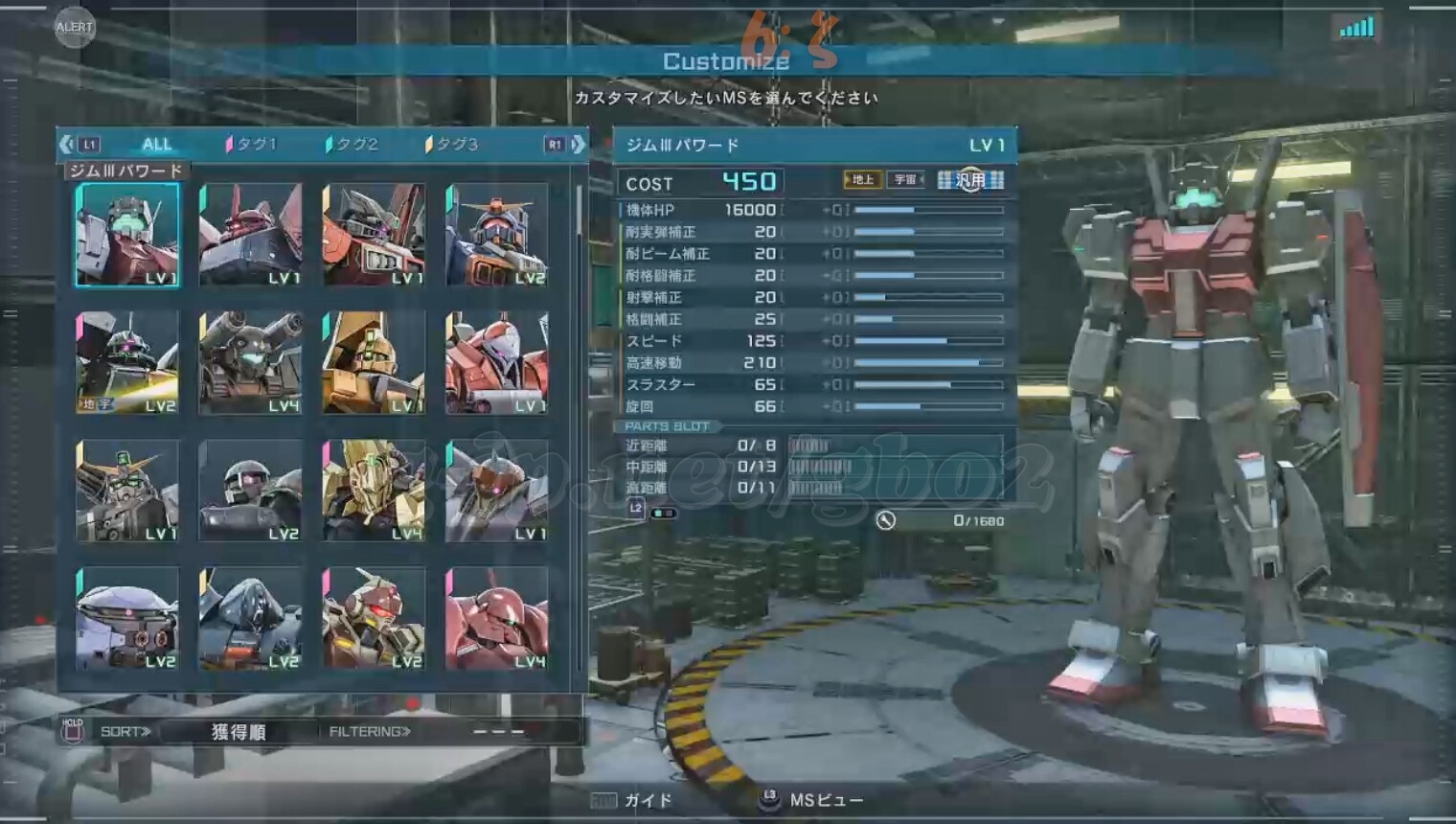The width and height of the screenshot is (1456, 824).
Task: Pick the blue Gundam with orange V-fin
Action: [x=496, y=236]
